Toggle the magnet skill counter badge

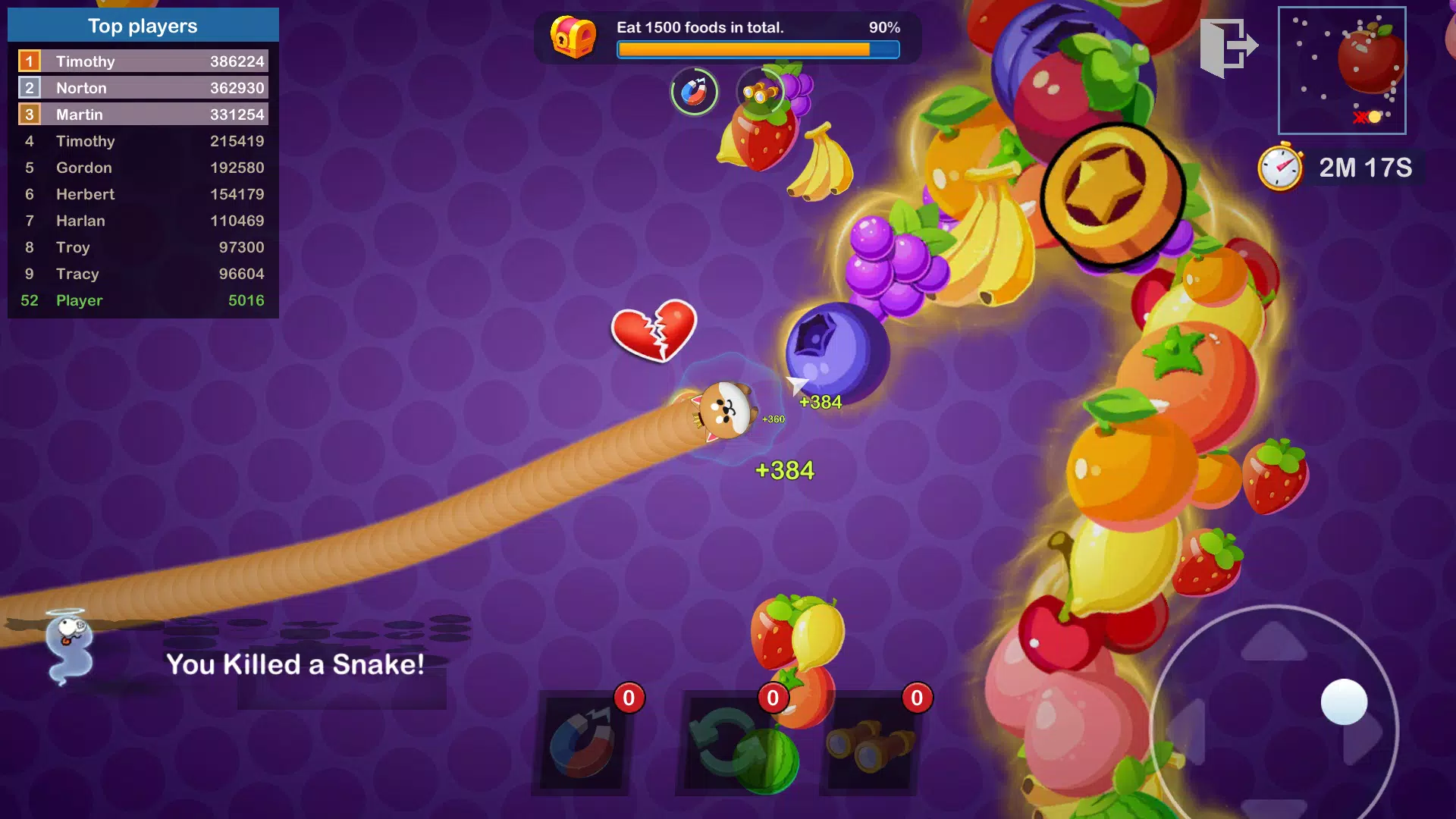point(628,698)
